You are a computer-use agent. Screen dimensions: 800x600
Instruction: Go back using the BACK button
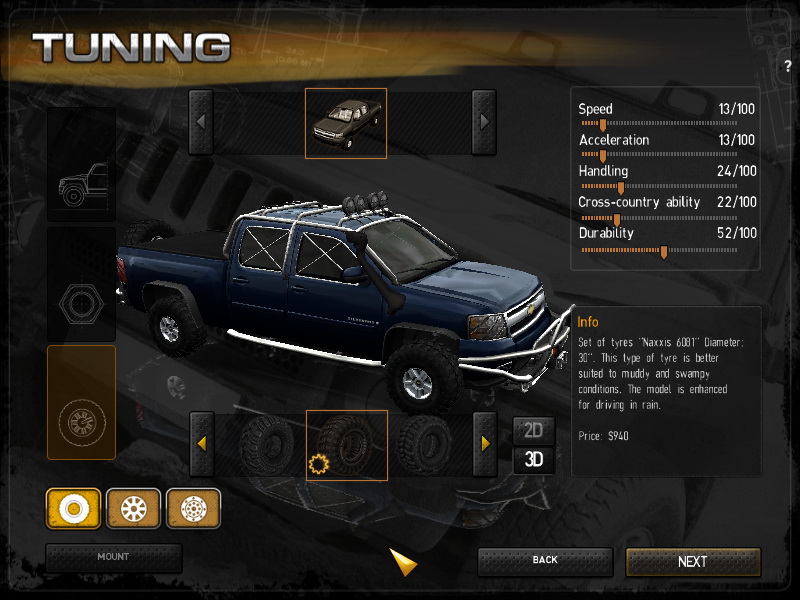(x=545, y=561)
